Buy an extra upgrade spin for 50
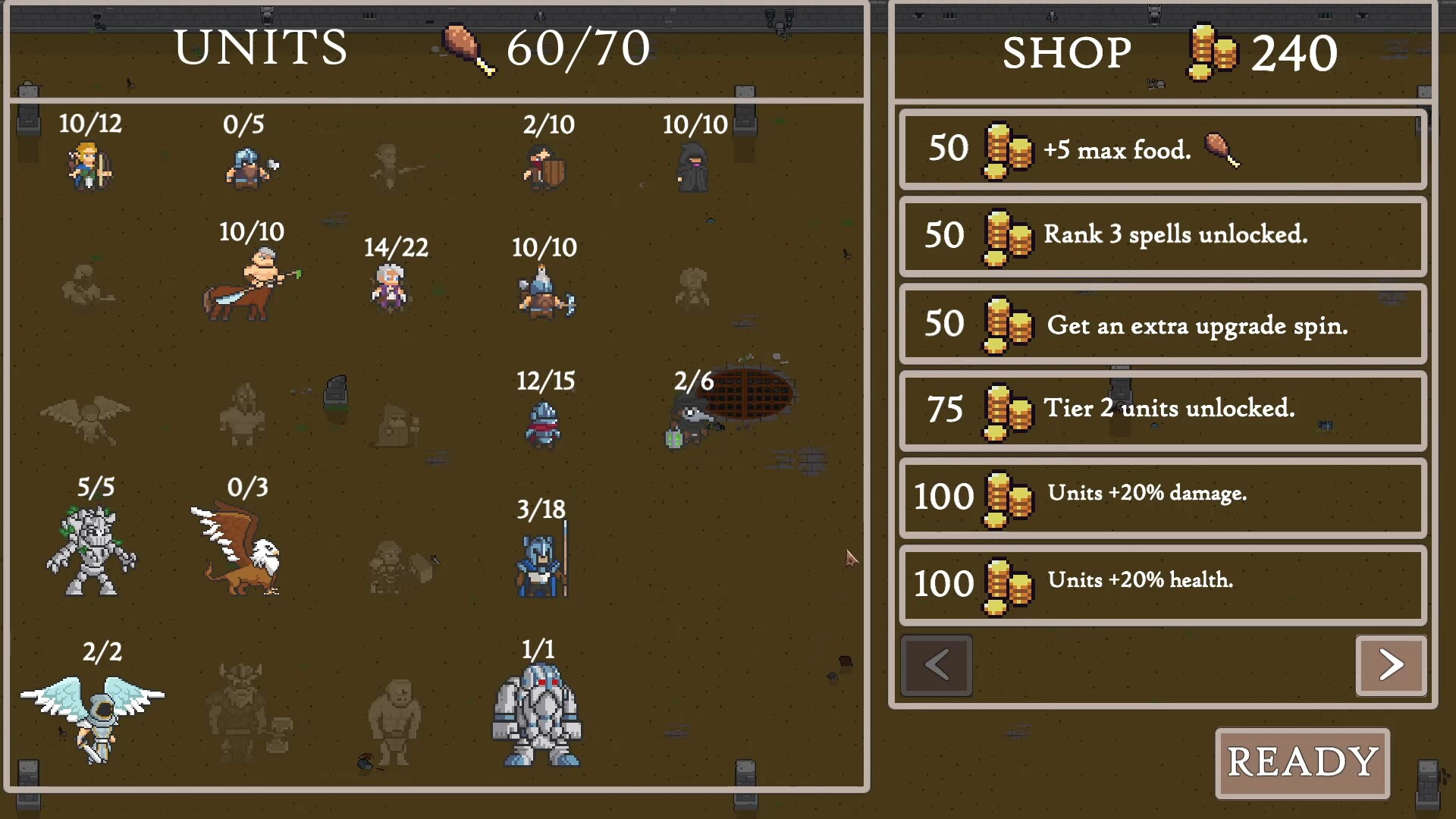The width and height of the screenshot is (1456, 819). pyautogui.click(x=1162, y=325)
